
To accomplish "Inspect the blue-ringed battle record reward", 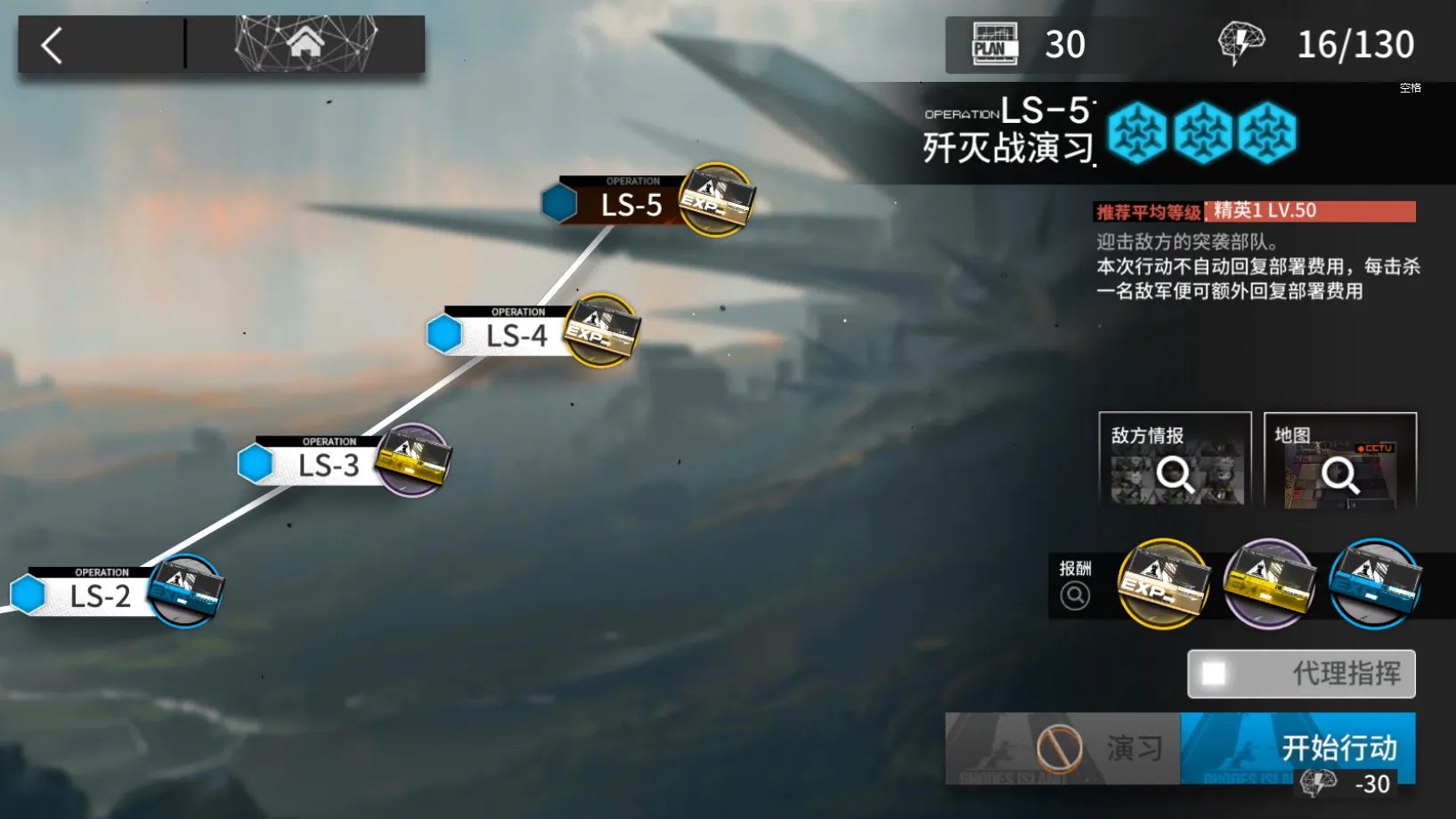I will 1374,584.
